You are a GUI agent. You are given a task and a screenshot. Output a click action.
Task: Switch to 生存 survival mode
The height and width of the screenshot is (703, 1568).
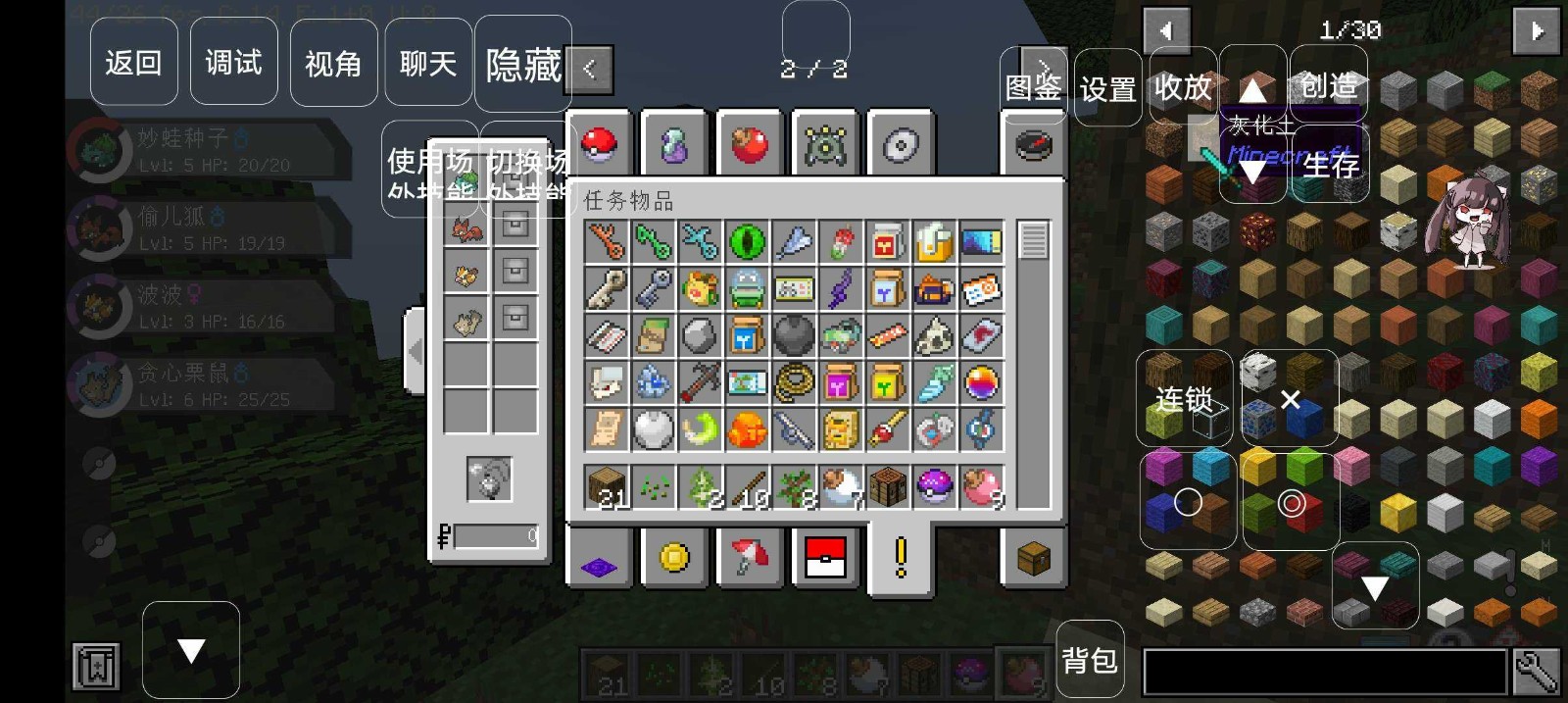pyautogui.click(x=1331, y=165)
